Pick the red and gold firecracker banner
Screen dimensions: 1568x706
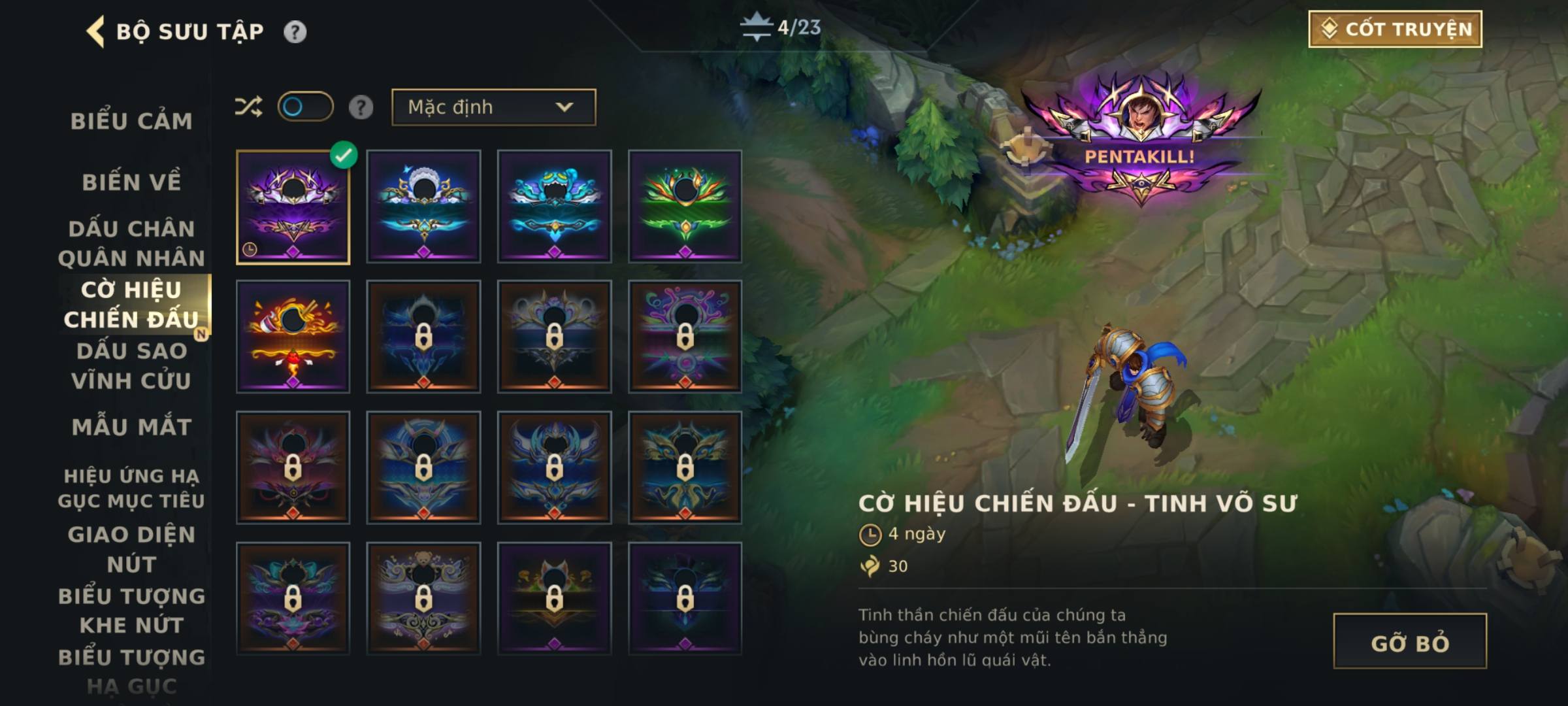point(293,337)
